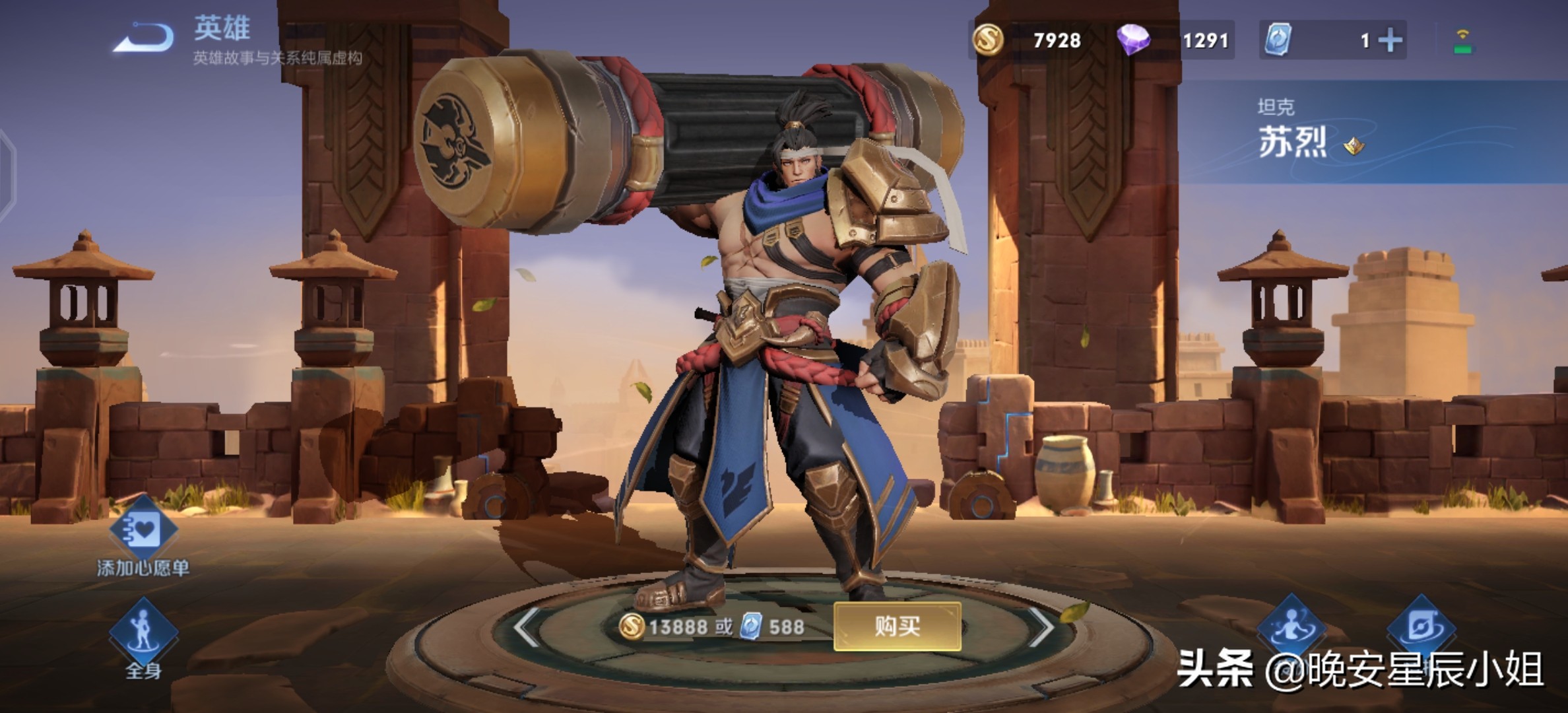
Task: Show the next hero with the right arrow
Action: click(1041, 626)
